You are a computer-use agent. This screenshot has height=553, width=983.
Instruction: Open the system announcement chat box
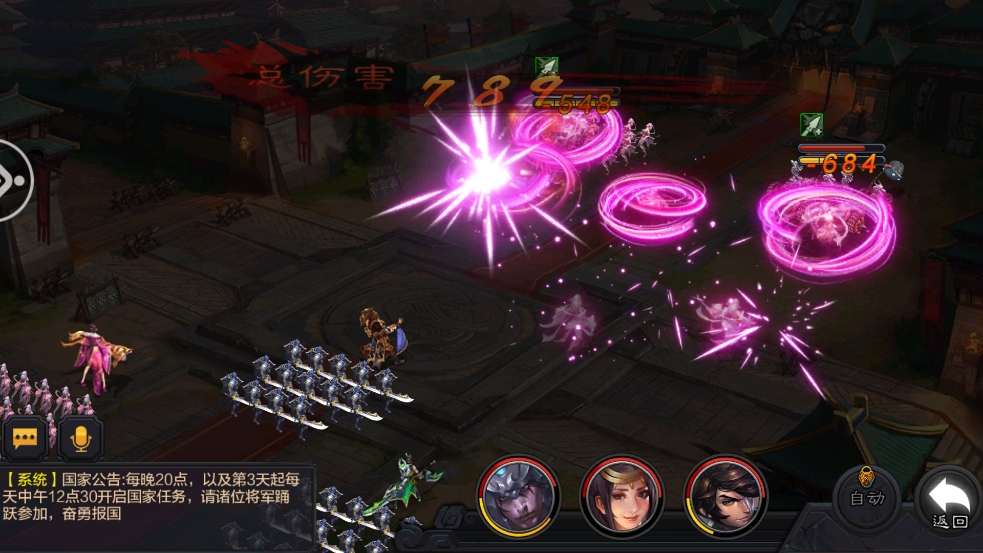pyautogui.click(x=157, y=496)
